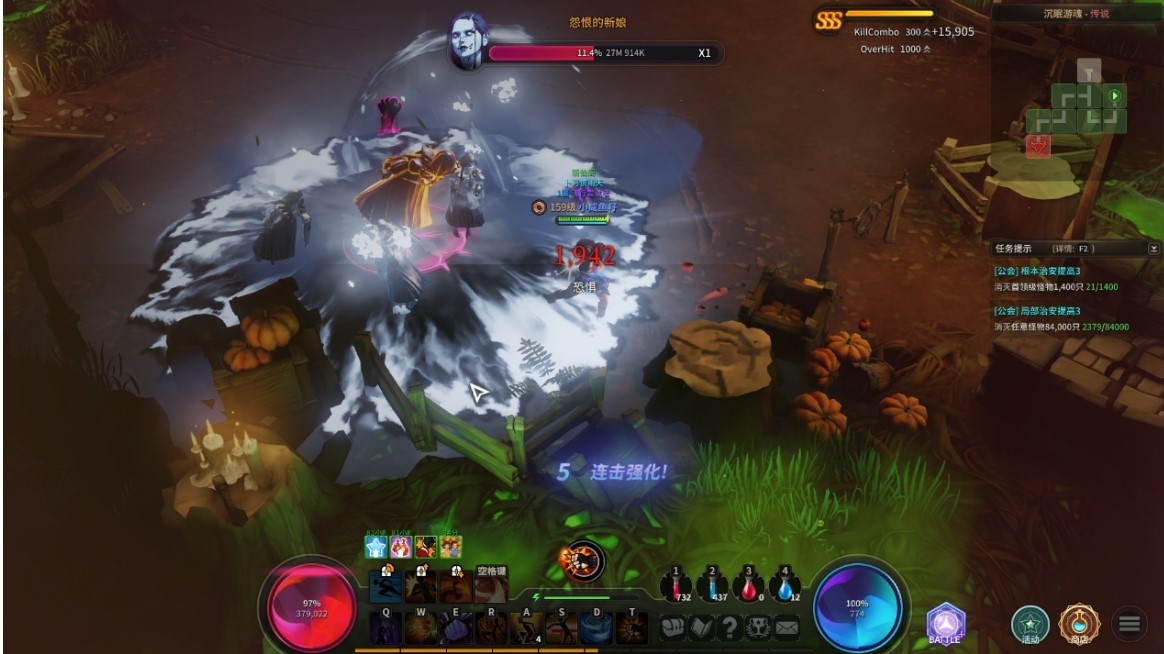The width and height of the screenshot is (1164, 654).
Task: Open the mail envelope icon
Action: (788, 628)
